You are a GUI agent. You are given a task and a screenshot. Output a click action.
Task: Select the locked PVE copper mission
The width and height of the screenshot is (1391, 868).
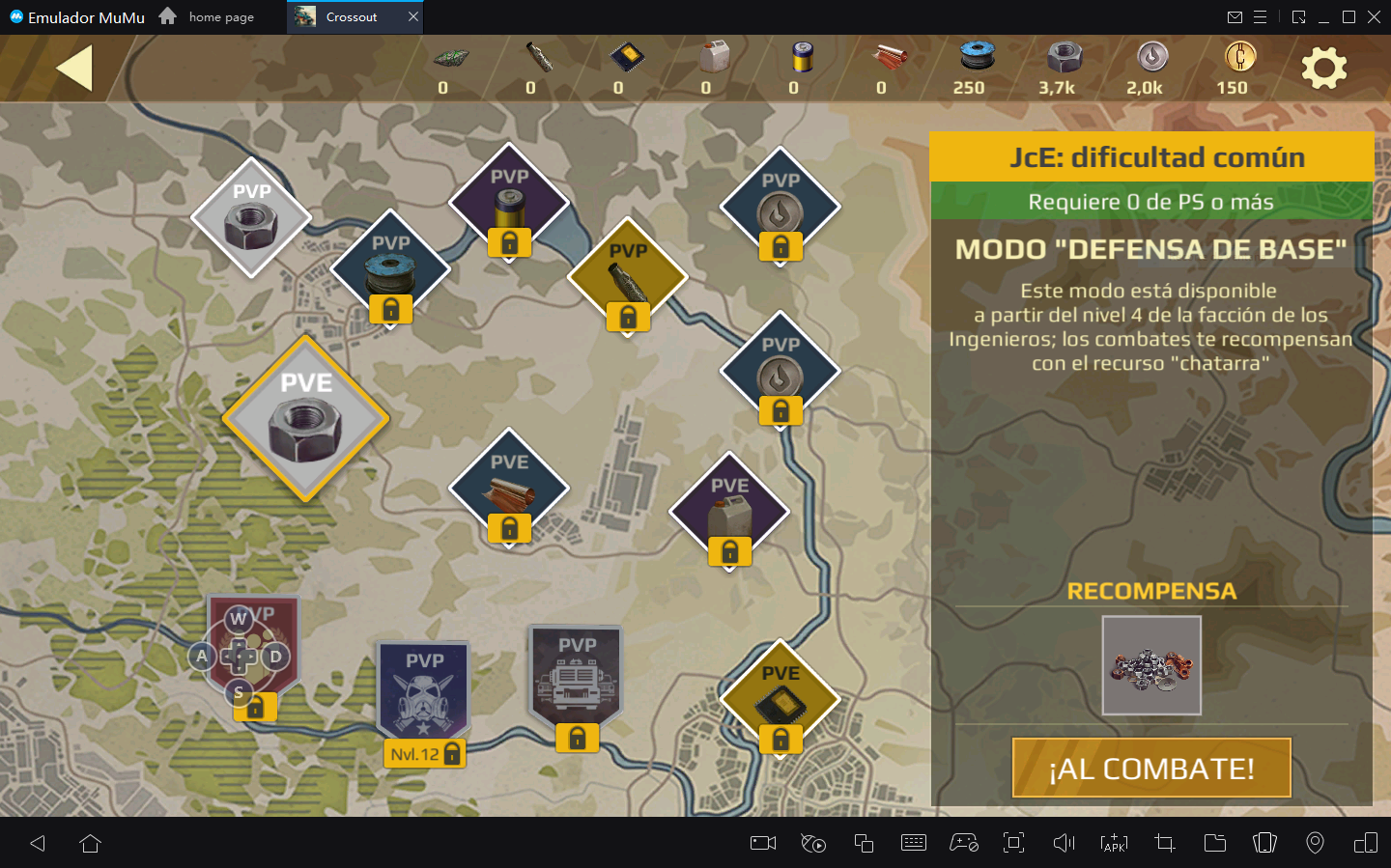509,487
